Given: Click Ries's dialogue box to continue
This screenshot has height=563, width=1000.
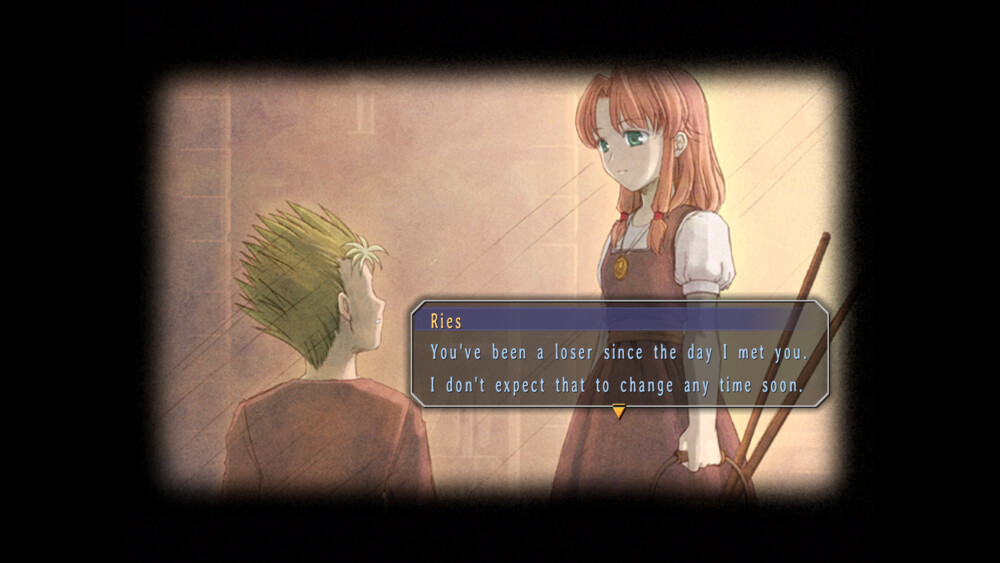Looking at the screenshot, I should pos(618,366).
